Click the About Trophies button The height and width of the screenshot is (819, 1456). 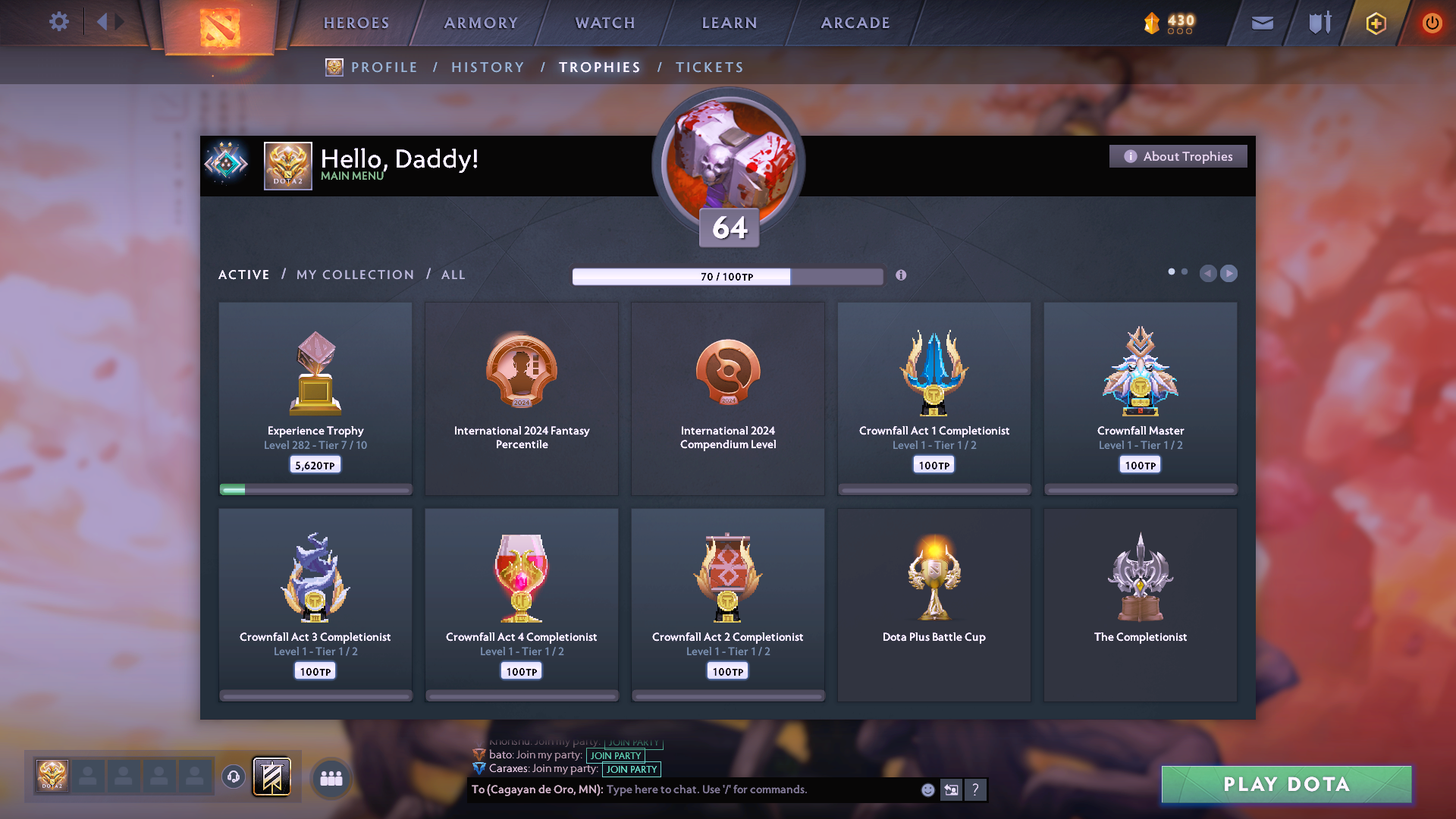pyautogui.click(x=1178, y=156)
